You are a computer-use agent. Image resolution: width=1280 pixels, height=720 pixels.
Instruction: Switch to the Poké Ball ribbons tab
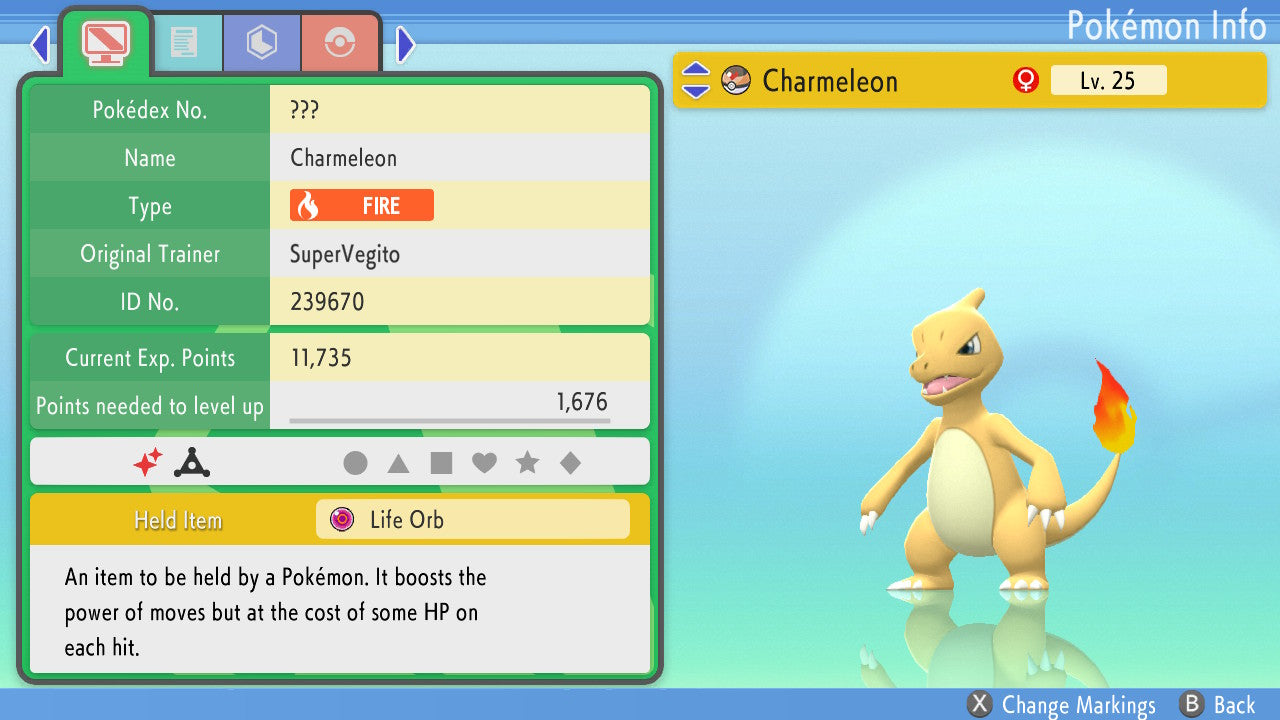point(340,42)
